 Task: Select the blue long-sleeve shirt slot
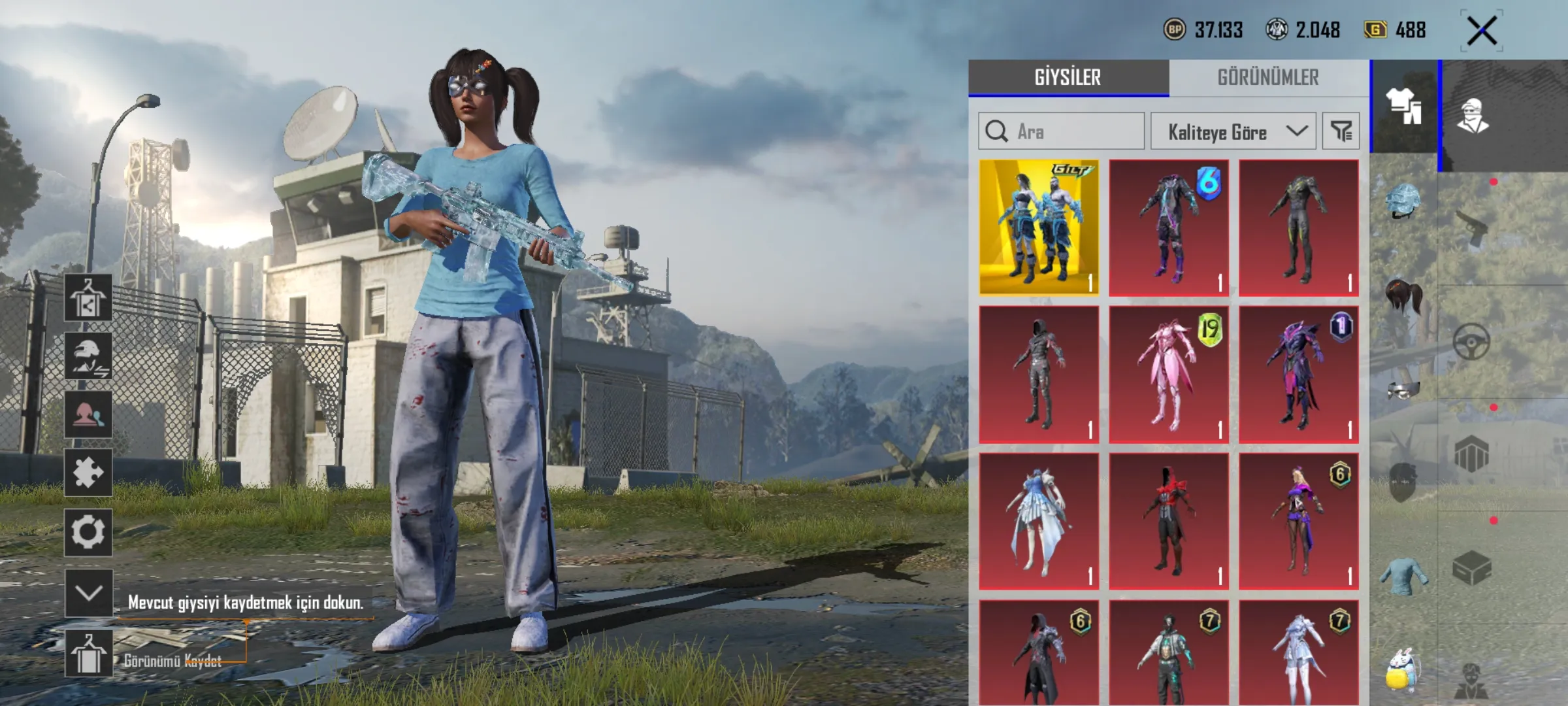[x=1403, y=577]
